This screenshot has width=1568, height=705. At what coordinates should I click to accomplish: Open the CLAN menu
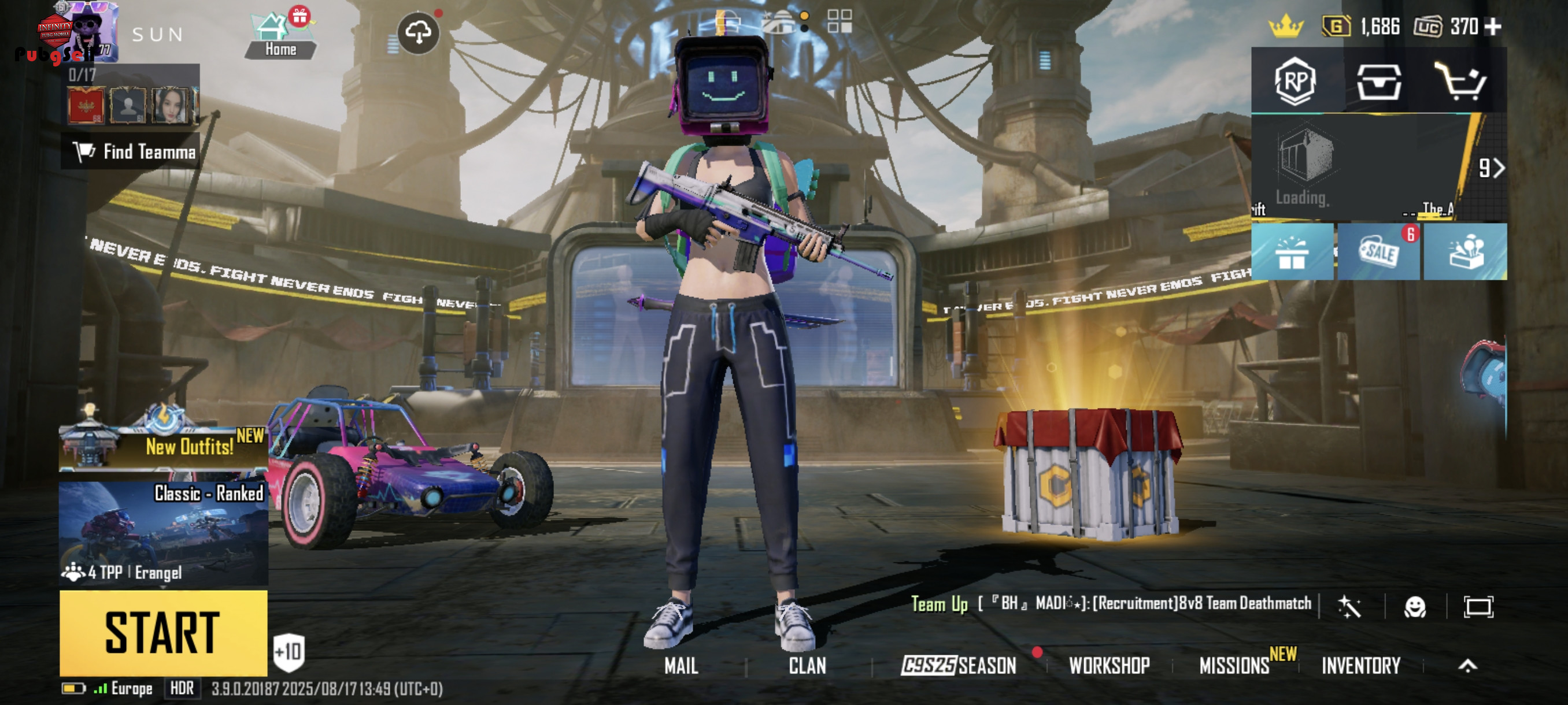(x=807, y=666)
